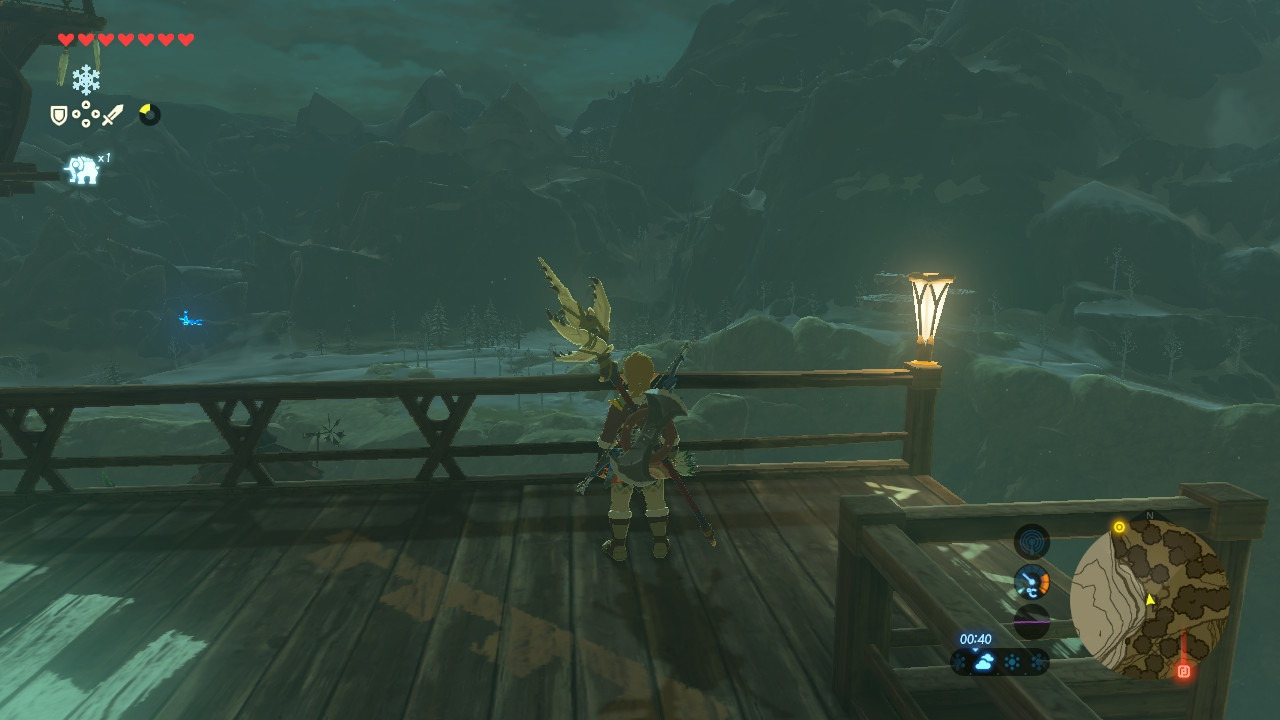Viewport: 1280px width, 720px height.
Task: Activate the Sheikah Sensor icon
Action: [1031, 542]
